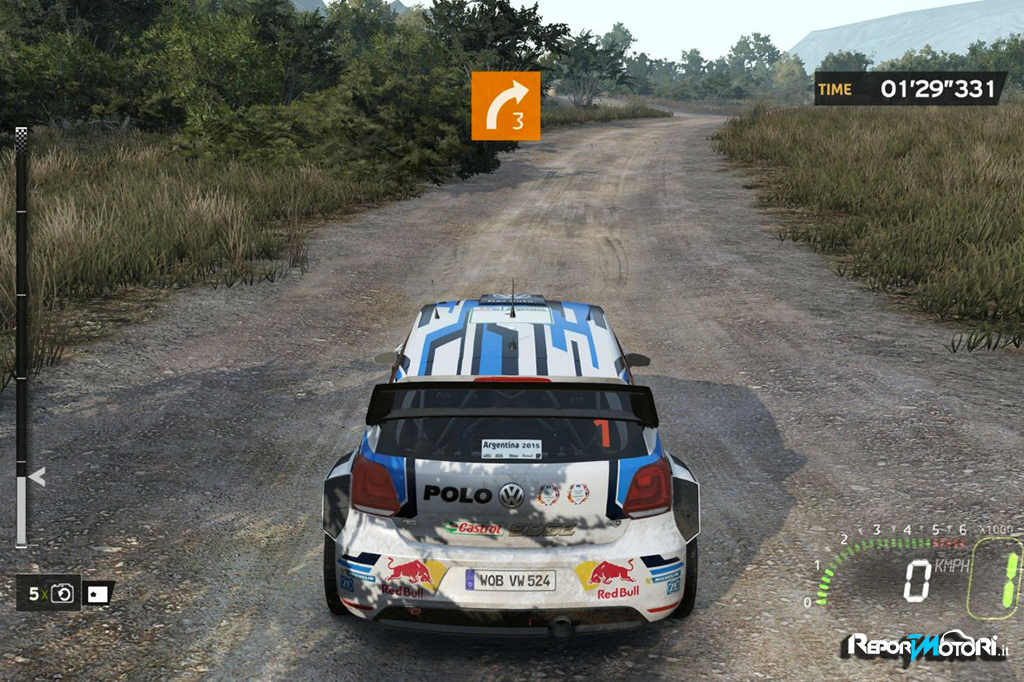
Task: Click the orange right-turn pace note icon
Action: 505,105
